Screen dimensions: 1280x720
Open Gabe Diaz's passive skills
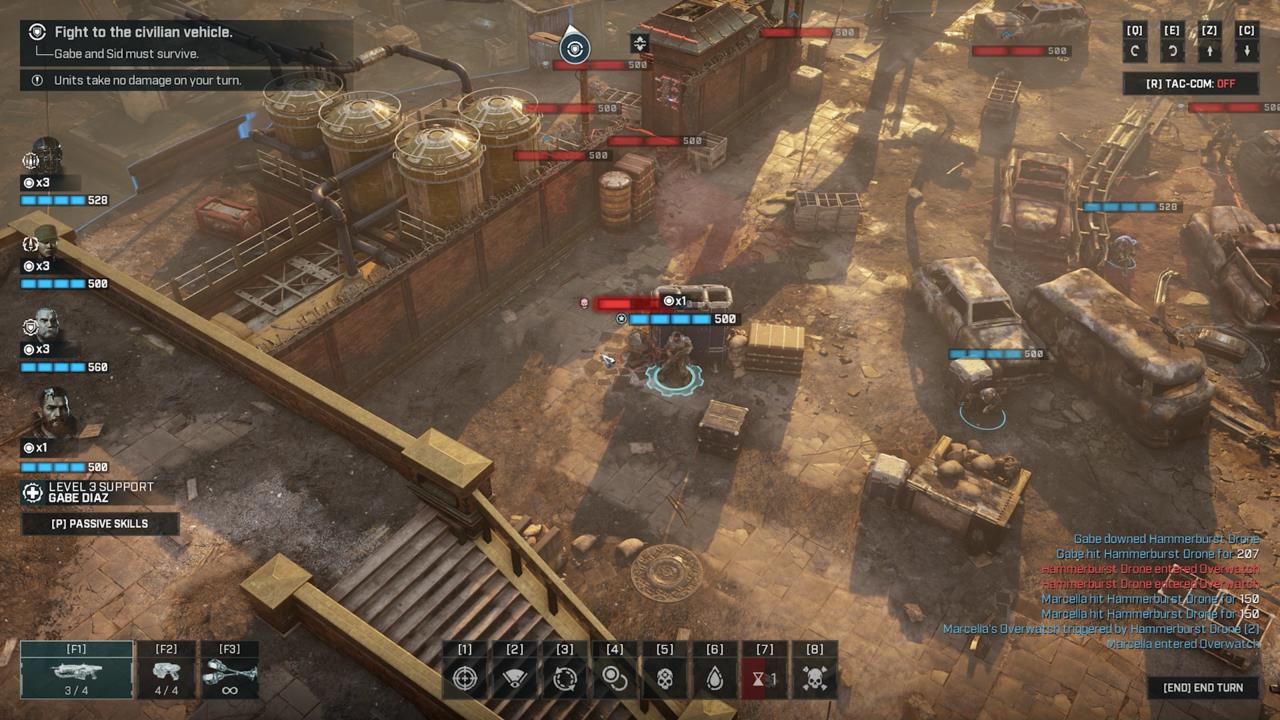click(100, 523)
